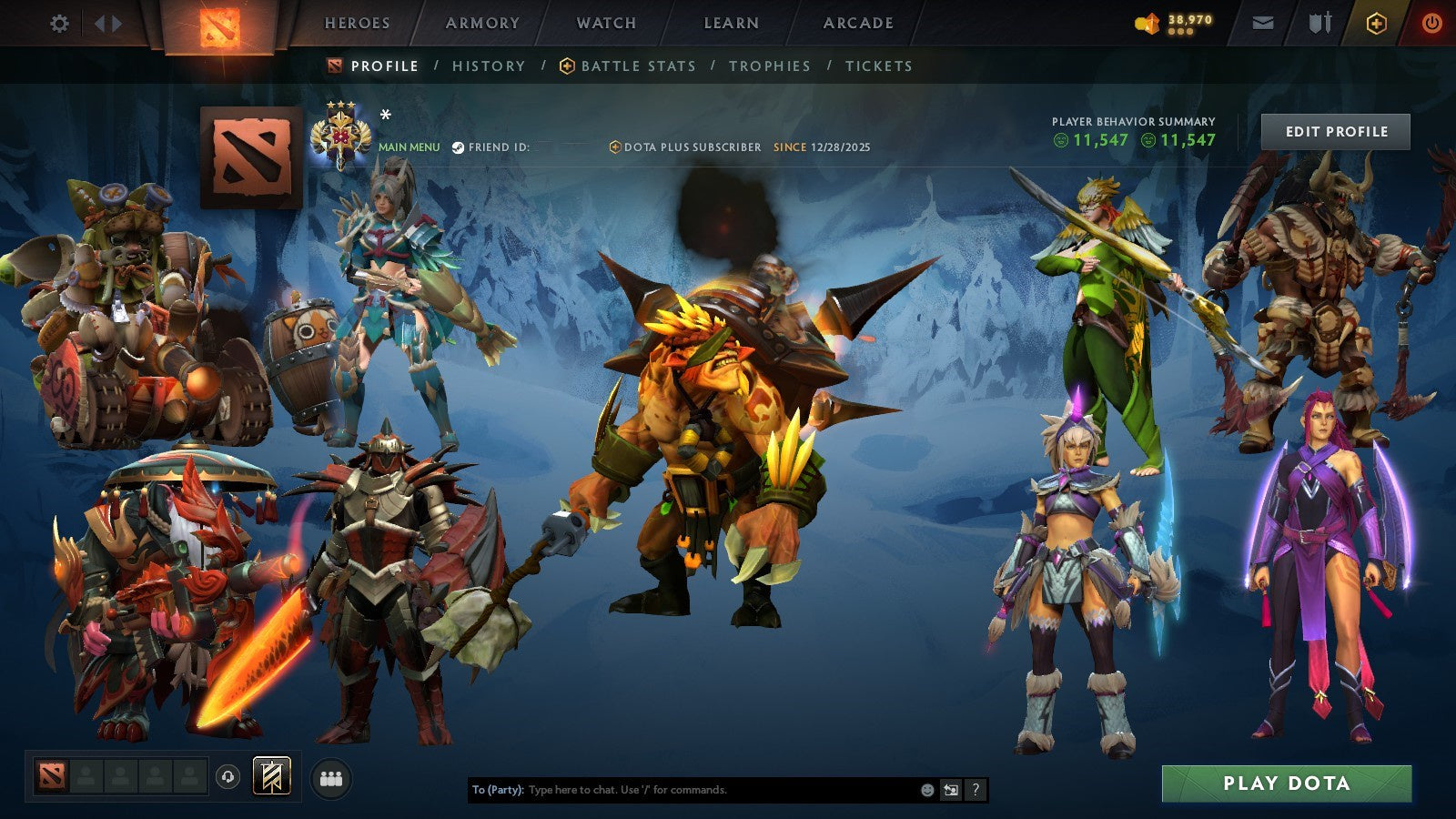
Task: Click an empty party slot thumbnail
Action: tap(86, 774)
